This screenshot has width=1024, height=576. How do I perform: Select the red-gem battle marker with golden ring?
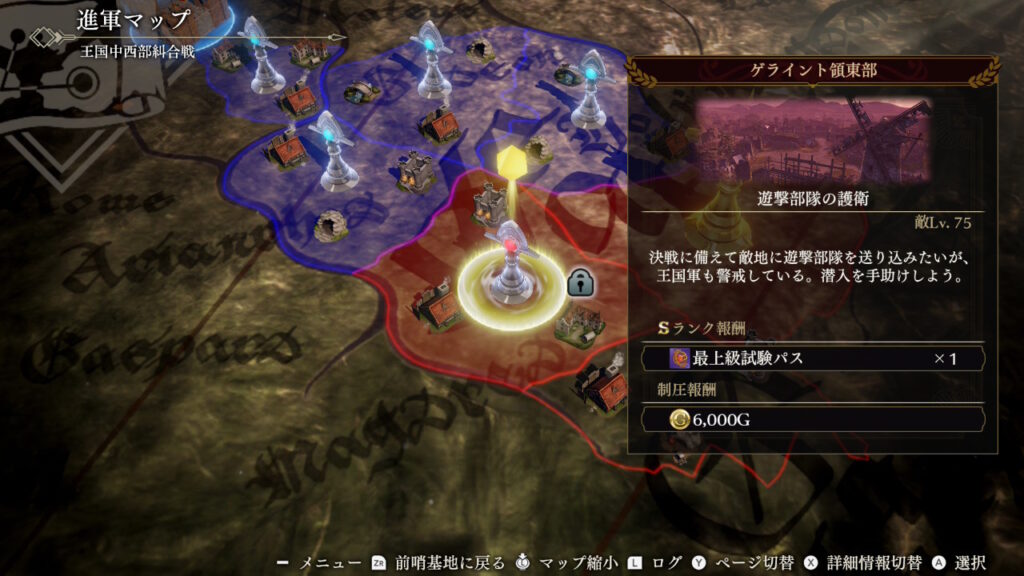508,268
